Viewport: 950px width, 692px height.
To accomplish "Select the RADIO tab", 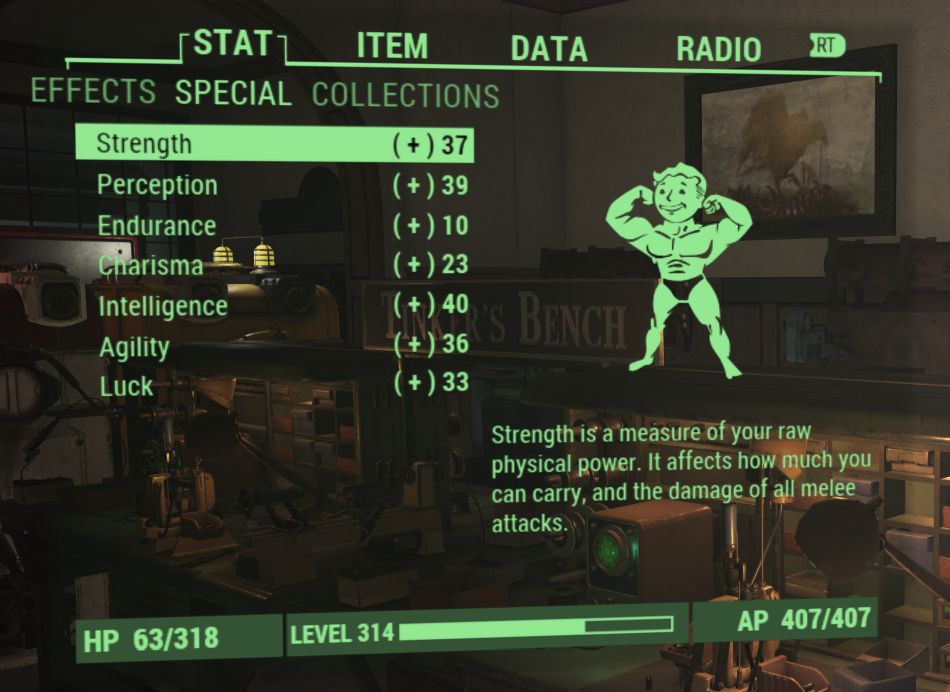I will coord(718,49).
